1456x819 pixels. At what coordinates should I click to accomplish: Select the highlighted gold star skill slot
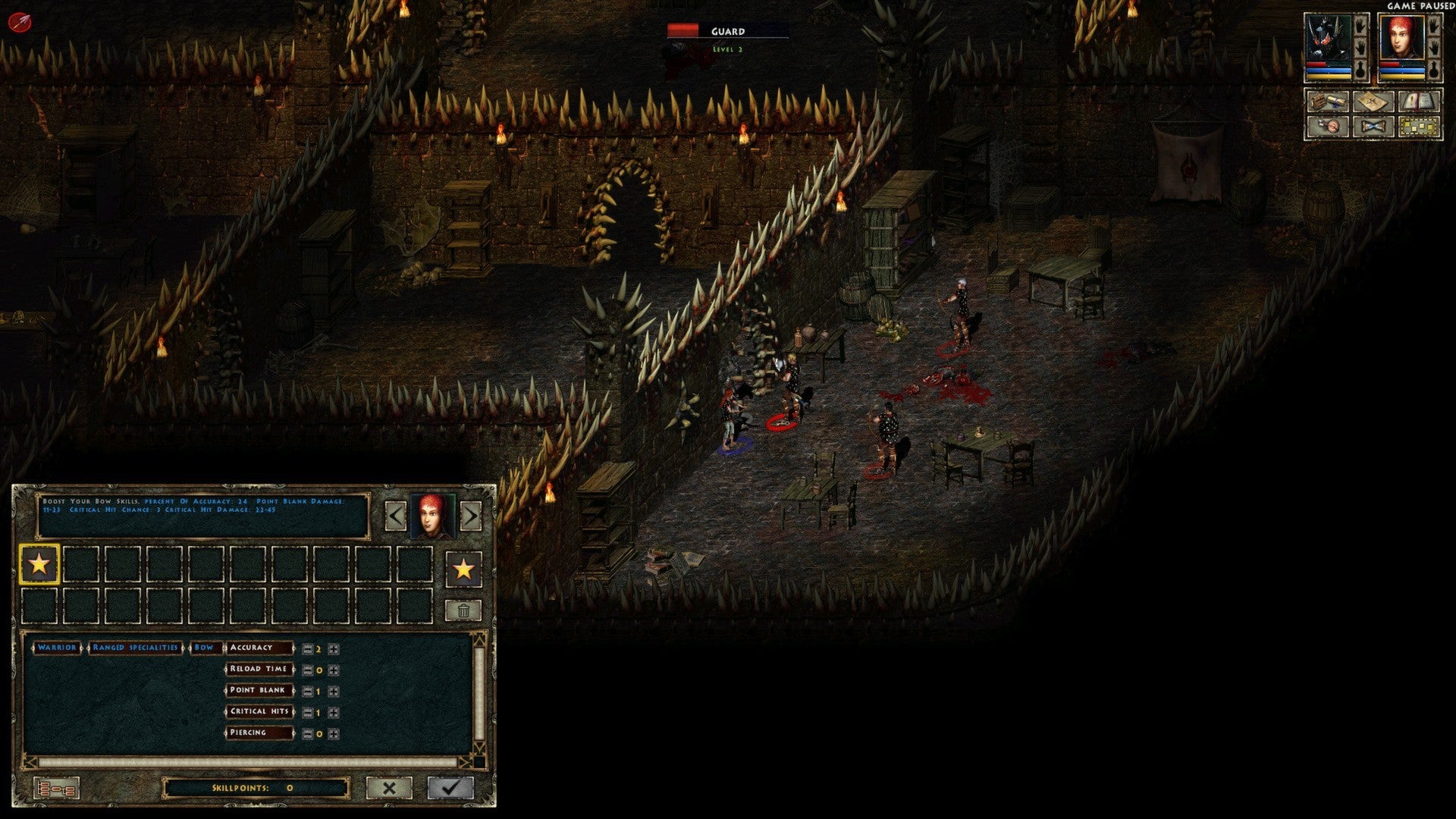pyautogui.click(x=39, y=565)
